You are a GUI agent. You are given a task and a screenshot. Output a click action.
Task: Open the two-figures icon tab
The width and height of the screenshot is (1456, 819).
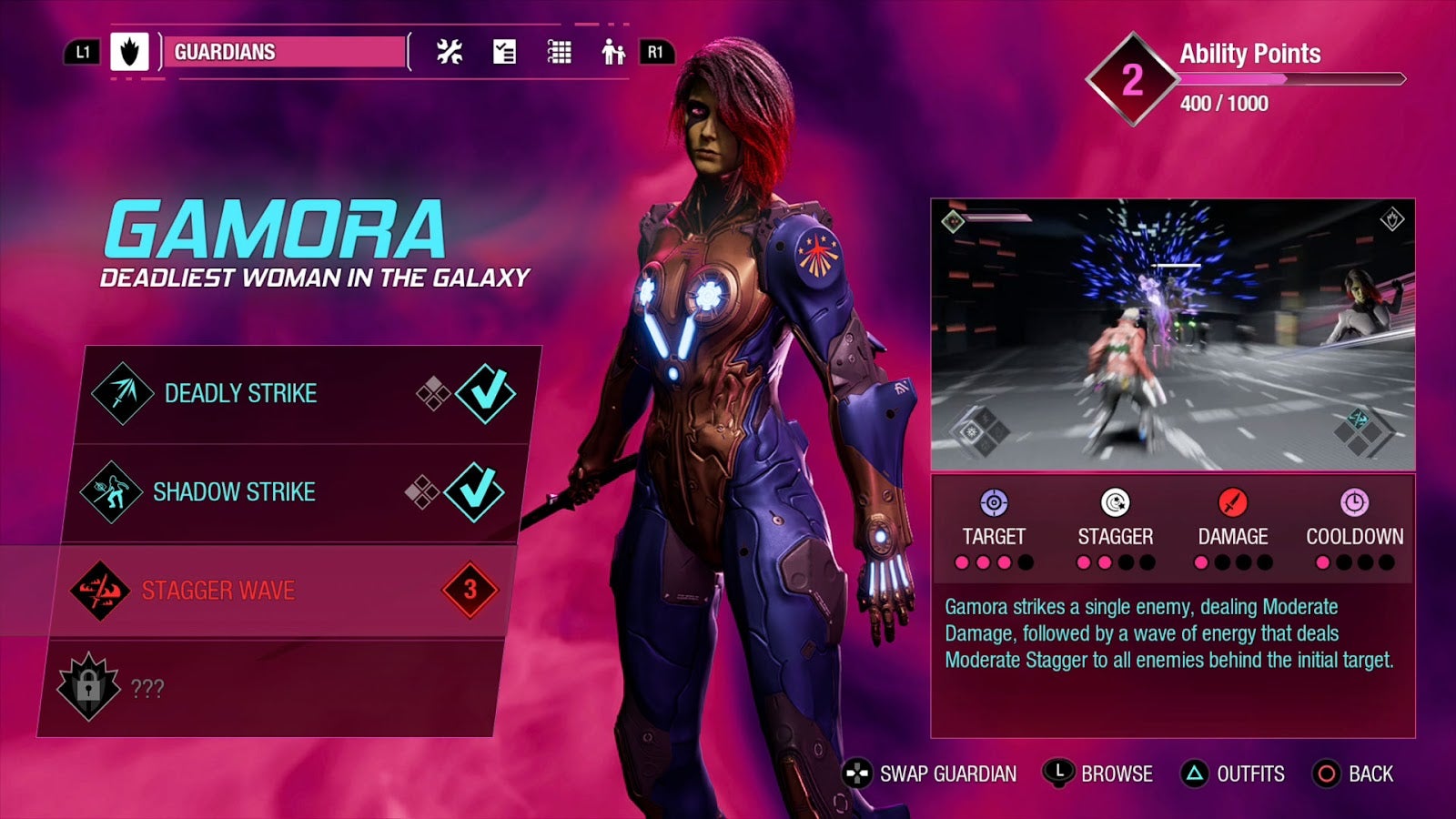click(x=613, y=52)
